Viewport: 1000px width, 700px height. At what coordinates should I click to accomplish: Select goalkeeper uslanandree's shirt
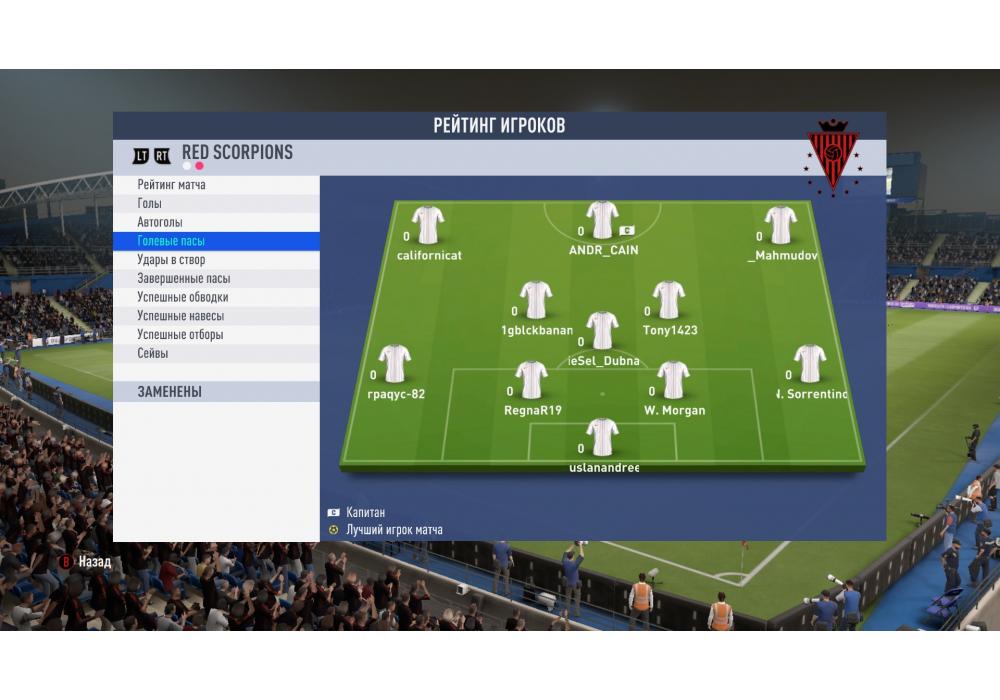coord(602,437)
